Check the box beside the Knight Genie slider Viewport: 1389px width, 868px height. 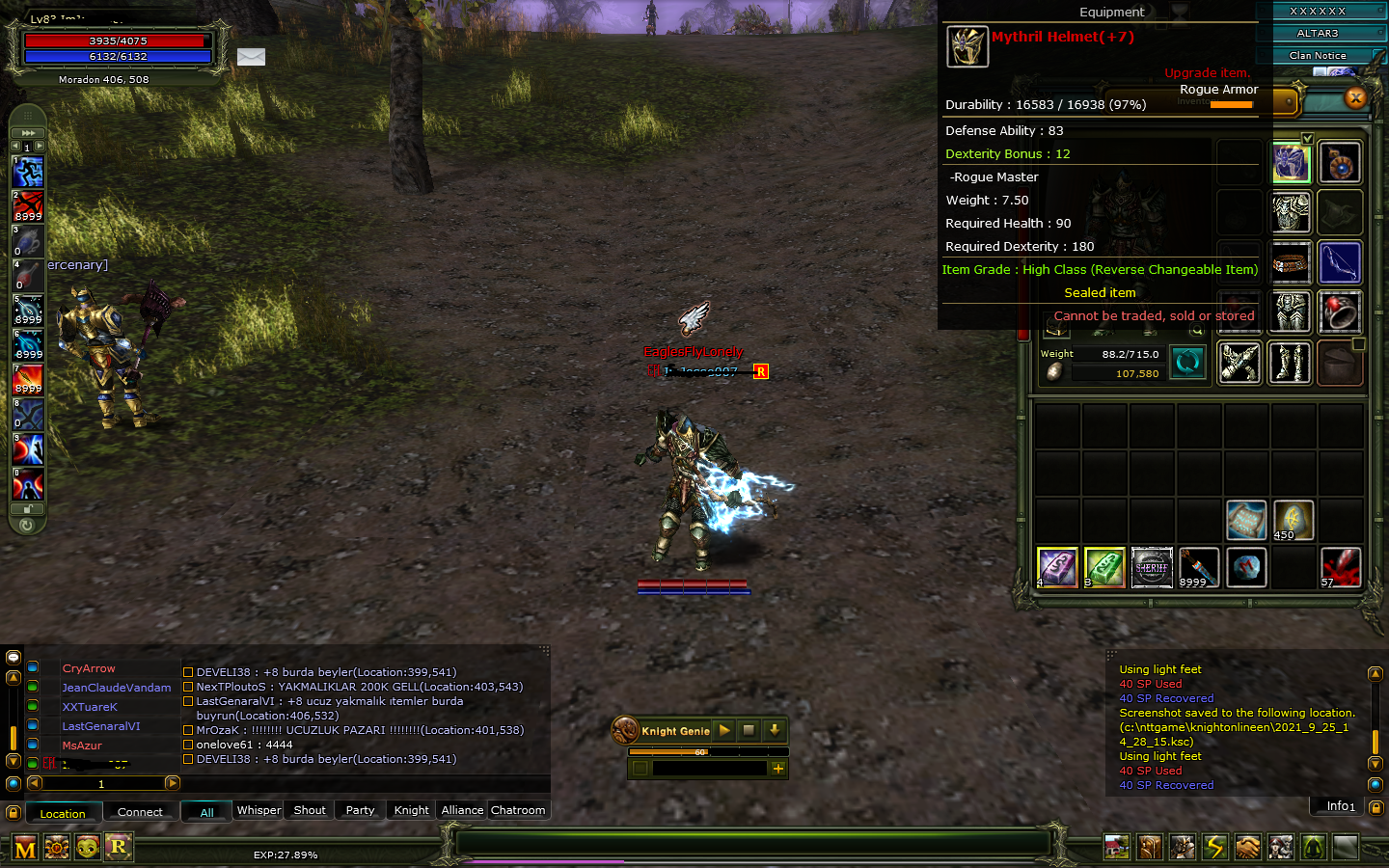(x=639, y=768)
